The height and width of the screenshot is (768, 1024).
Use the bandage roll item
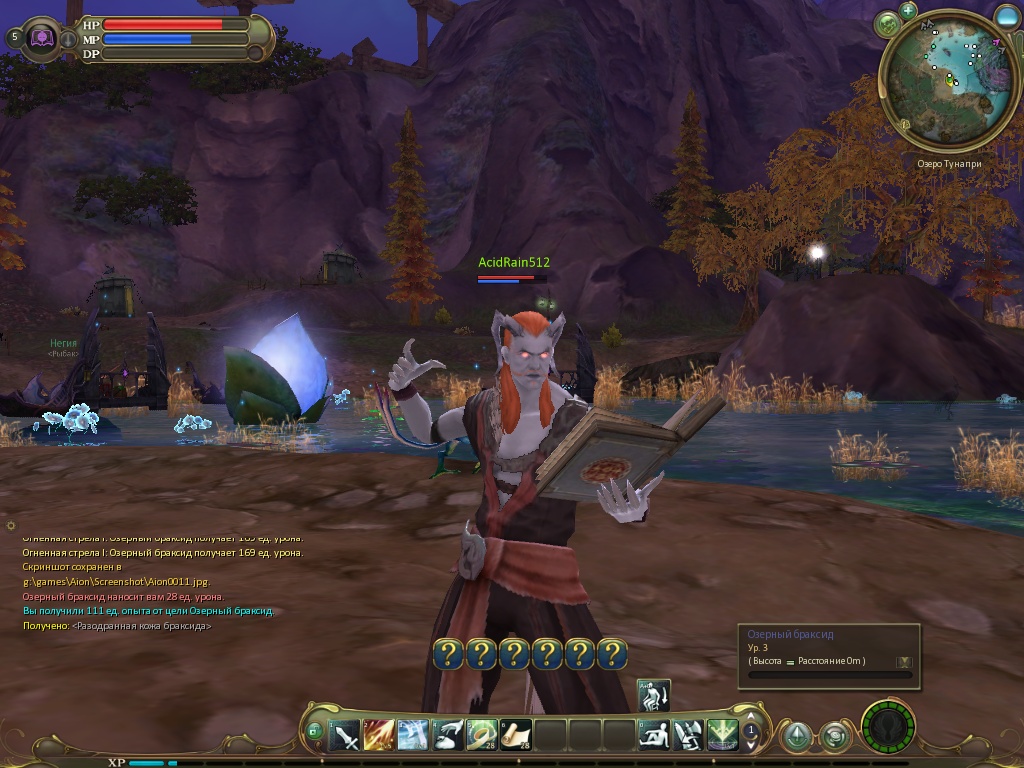(482, 735)
